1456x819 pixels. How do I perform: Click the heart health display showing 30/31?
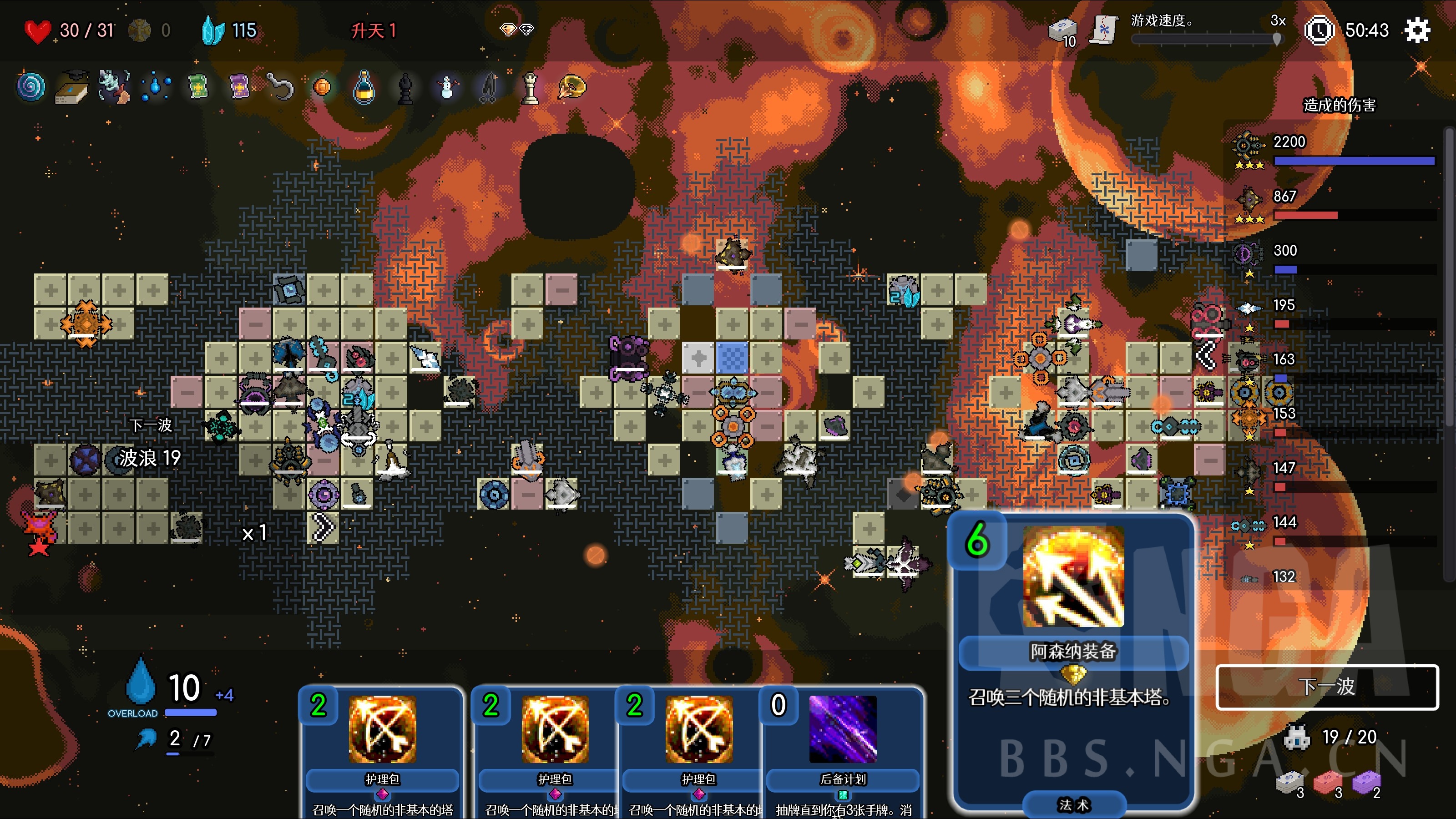point(68,30)
